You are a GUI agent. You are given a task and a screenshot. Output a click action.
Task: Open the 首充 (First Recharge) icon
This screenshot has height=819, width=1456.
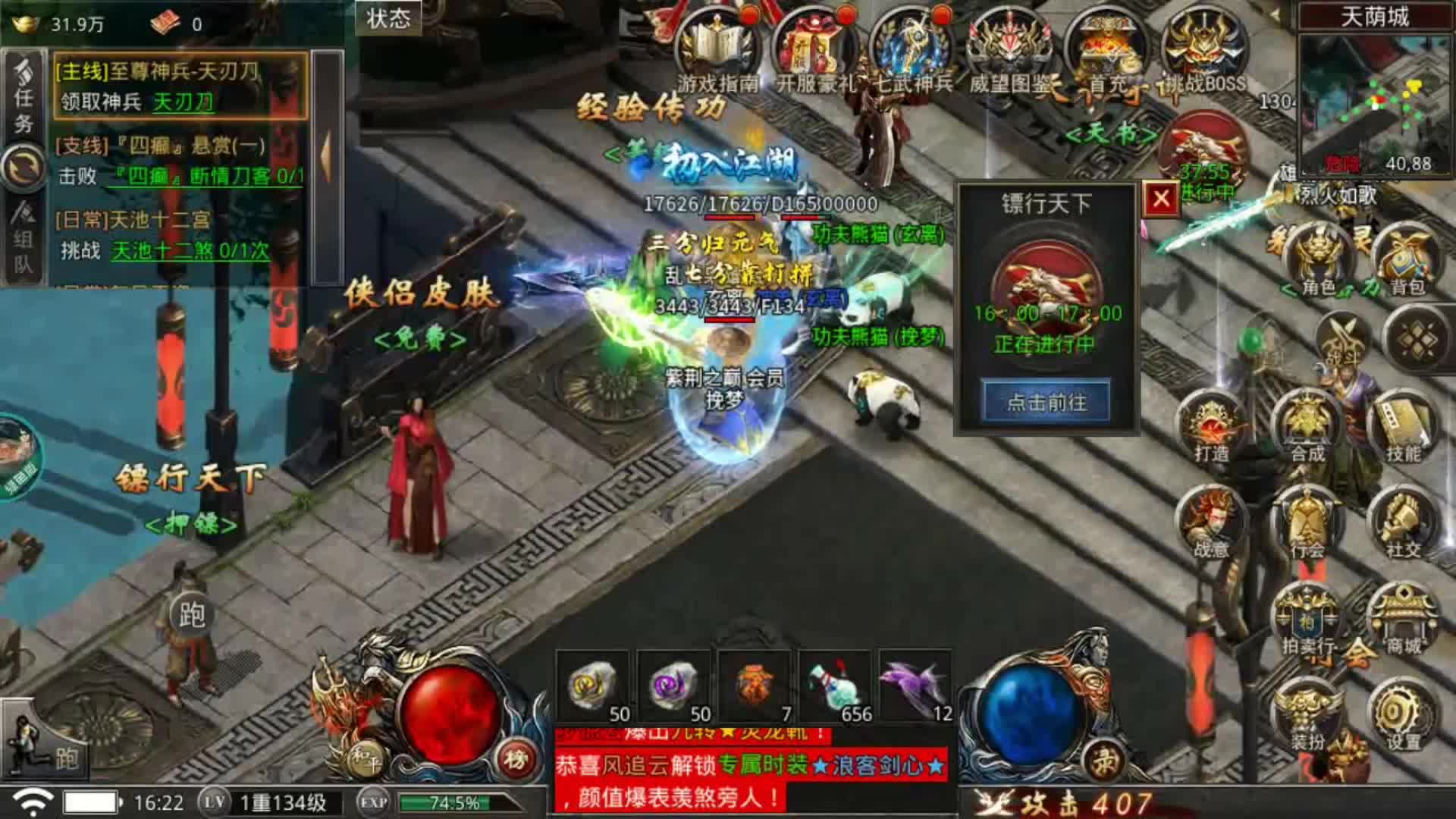(1107, 42)
